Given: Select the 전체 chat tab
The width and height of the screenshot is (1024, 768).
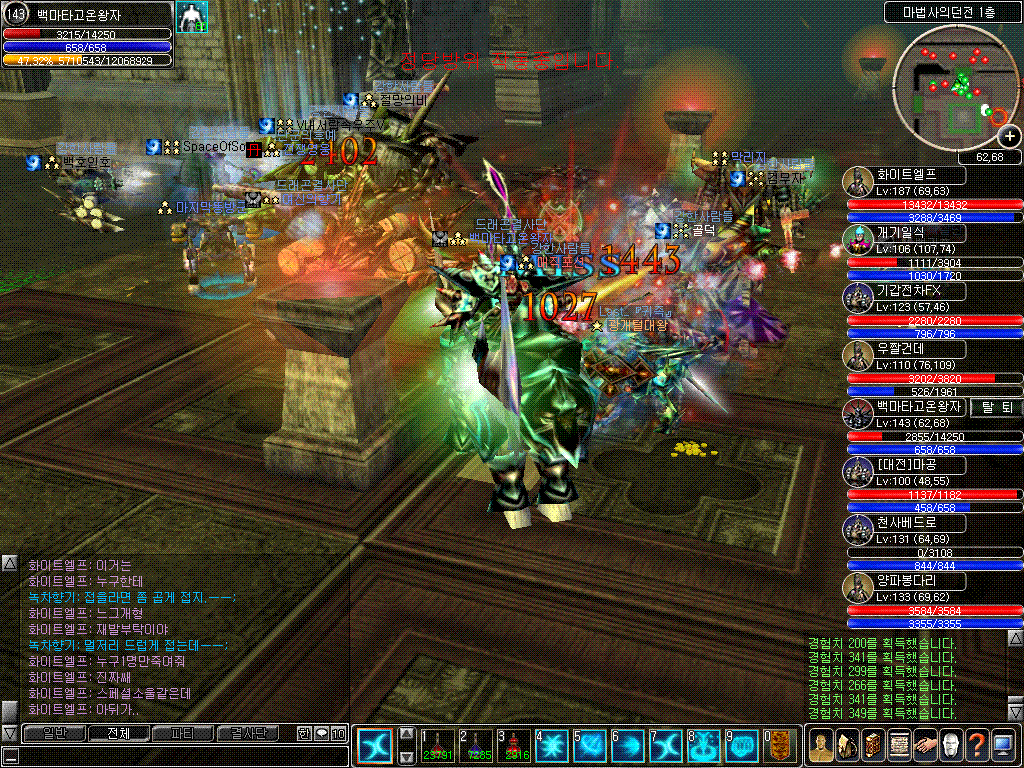Looking at the screenshot, I should click(x=117, y=733).
